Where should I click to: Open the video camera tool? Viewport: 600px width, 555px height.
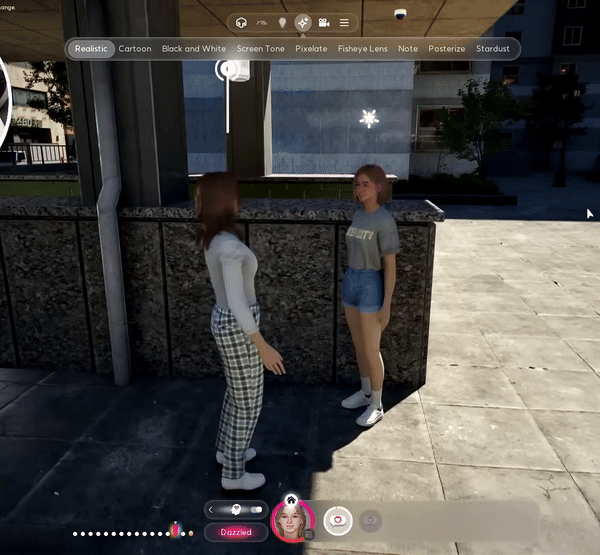tap(324, 22)
